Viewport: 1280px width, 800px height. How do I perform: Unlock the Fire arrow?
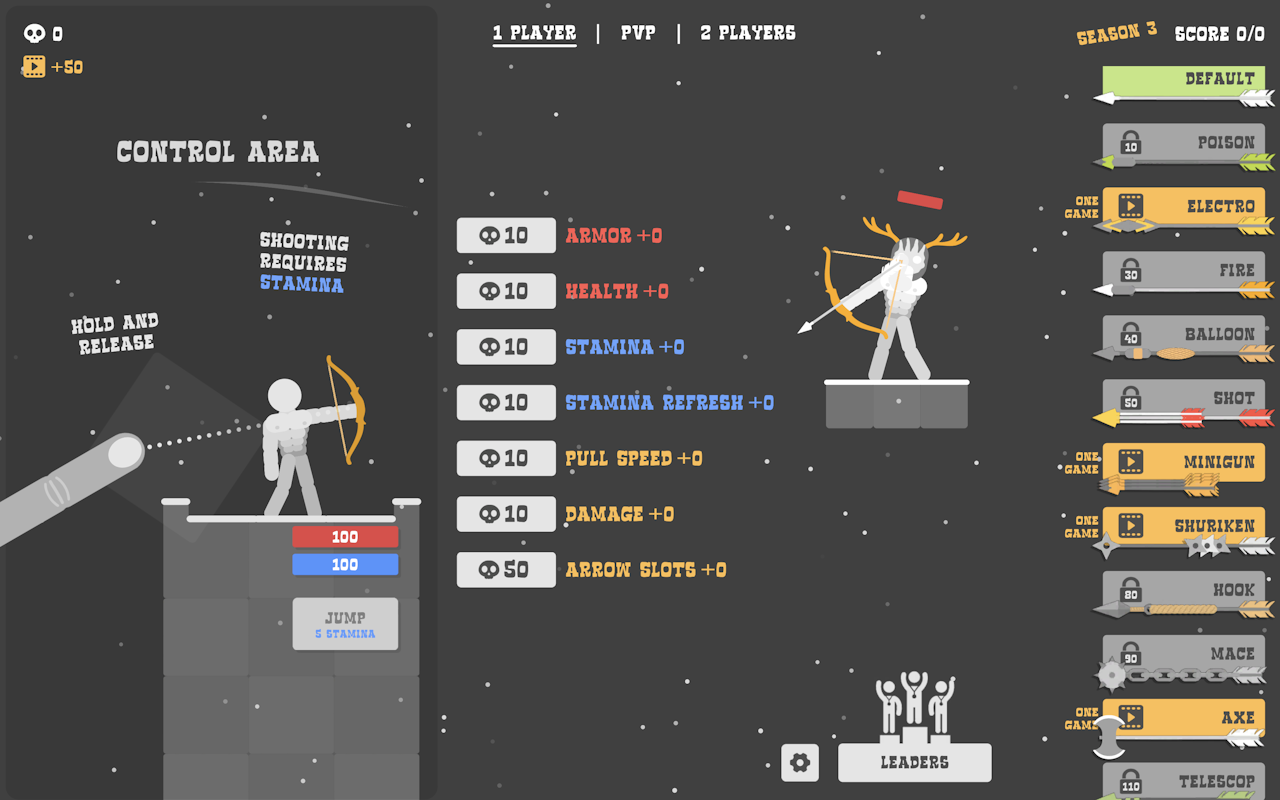click(x=1183, y=271)
